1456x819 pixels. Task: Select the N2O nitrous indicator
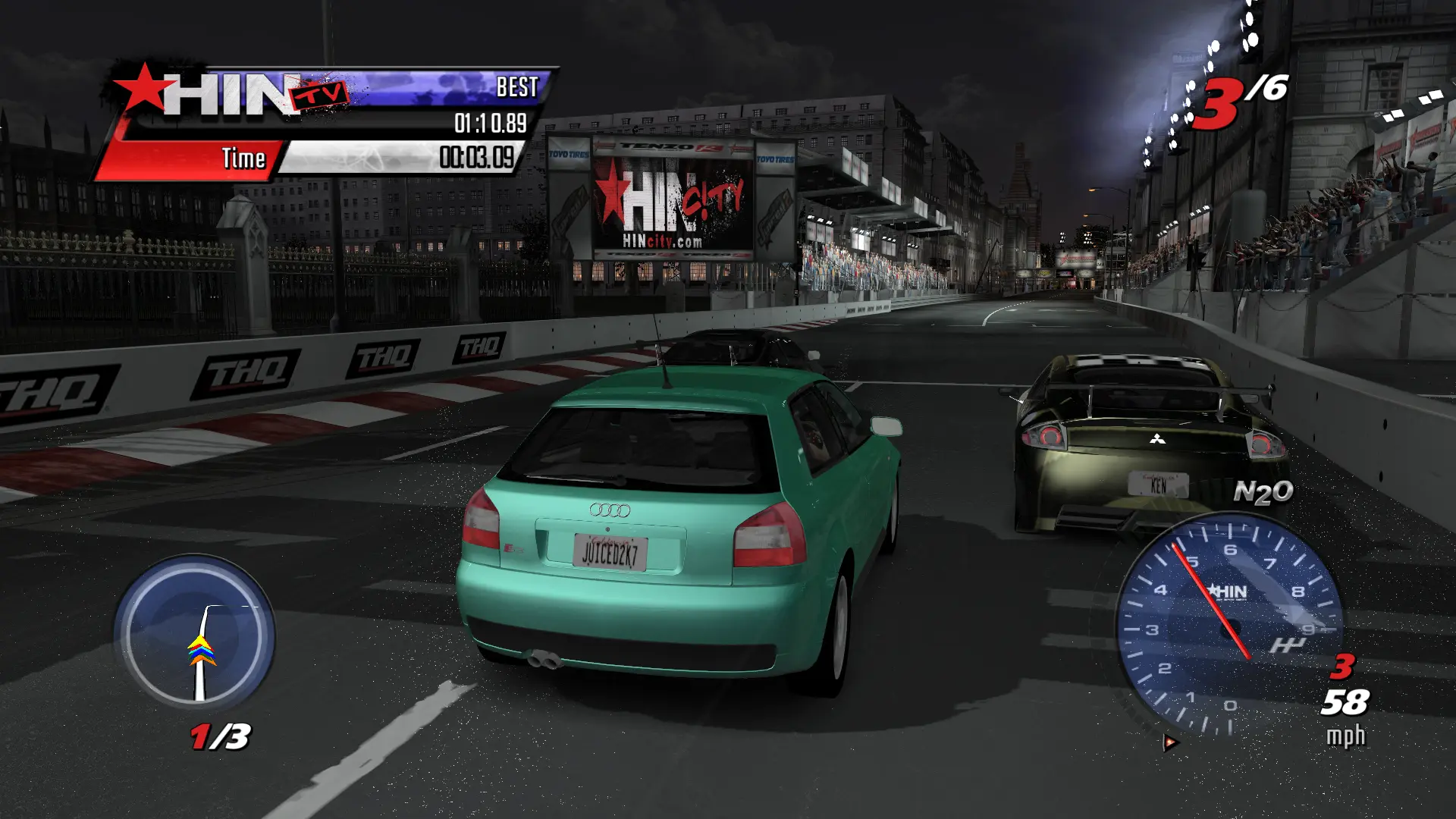click(1263, 493)
